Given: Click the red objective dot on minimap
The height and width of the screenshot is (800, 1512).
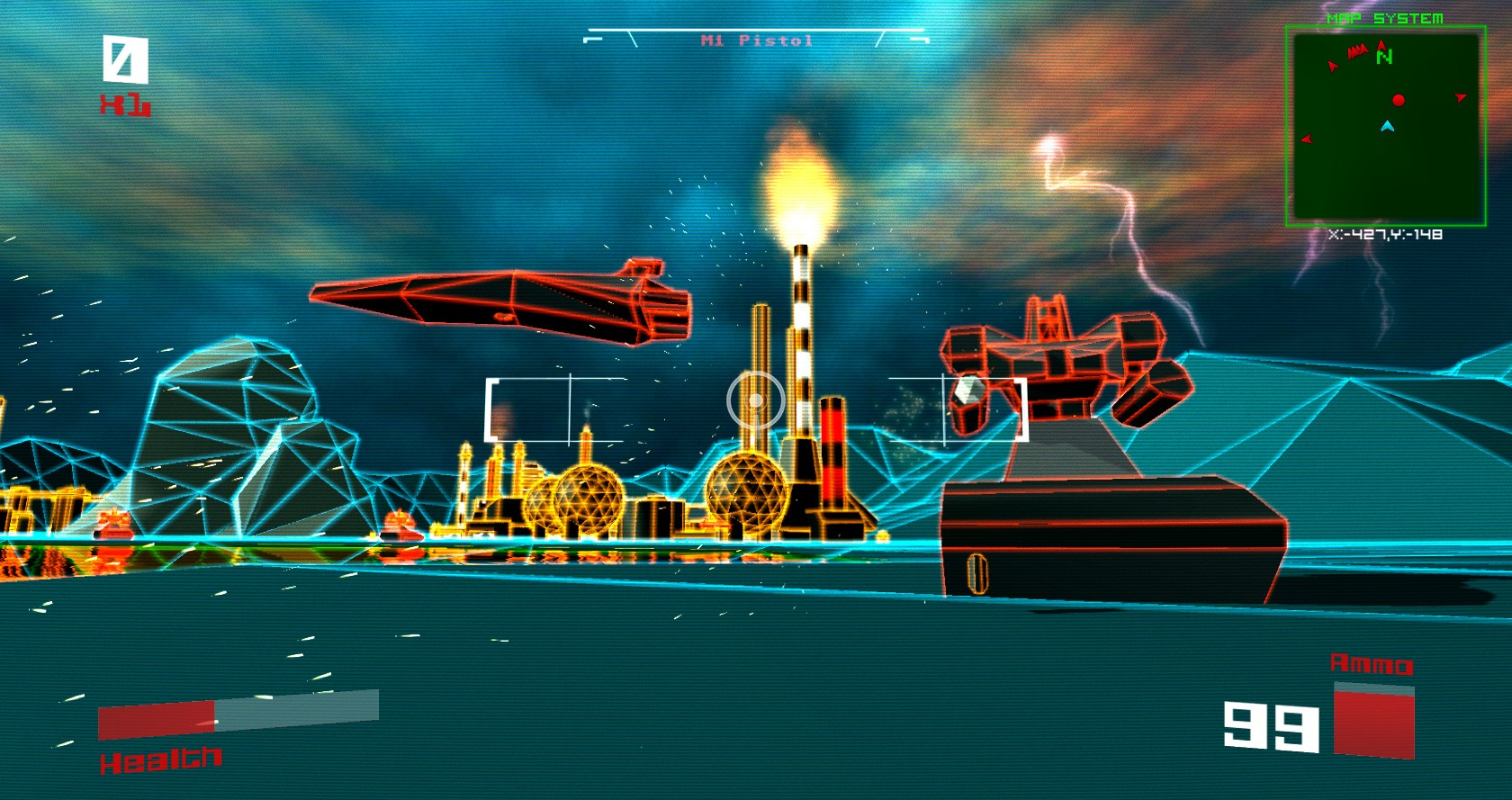Looking at the screenshot, I should [1399, 100].
